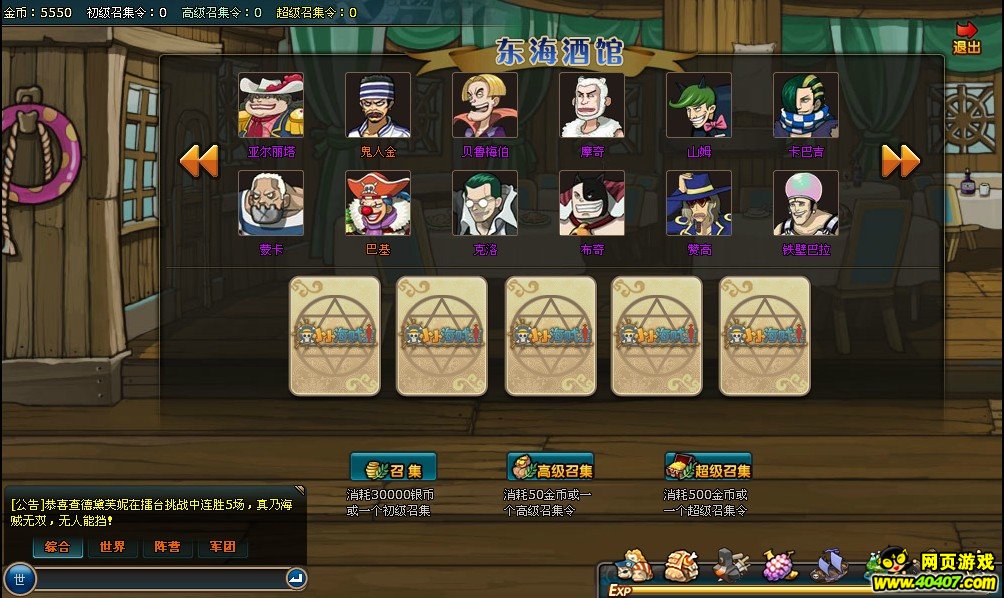This screenshot has height=598, width=1004.
Task: Activate 超级召集 super recruit button
Action: [x=708, y=468]
